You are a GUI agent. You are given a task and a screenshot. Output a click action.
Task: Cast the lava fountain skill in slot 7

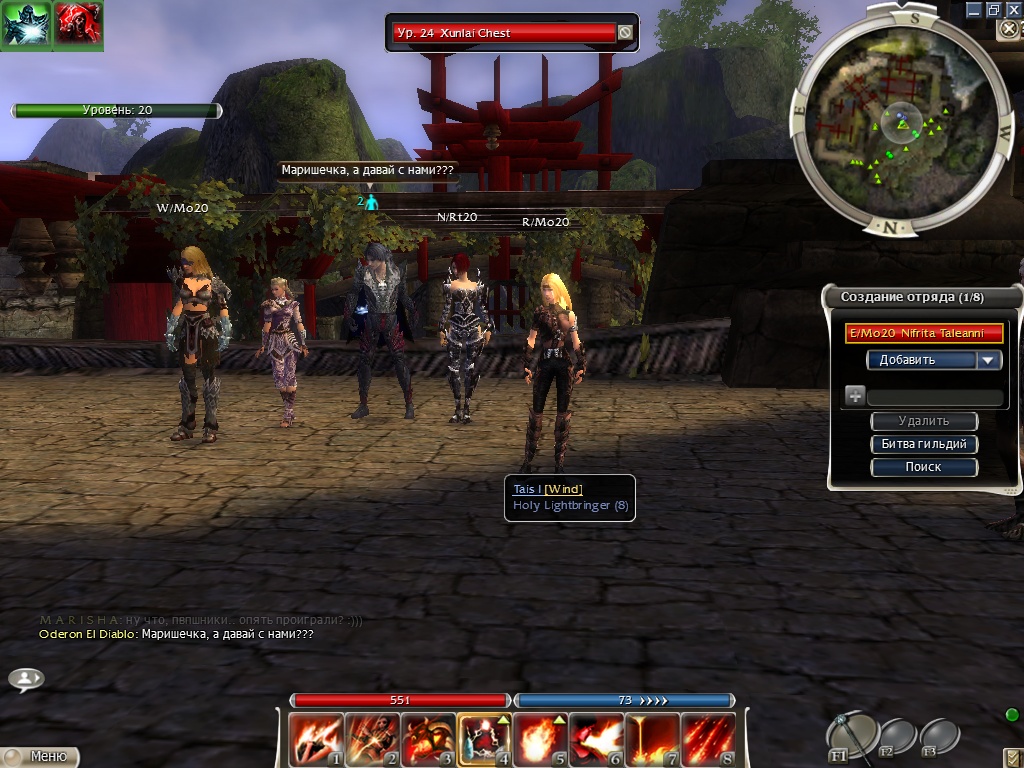653,739
